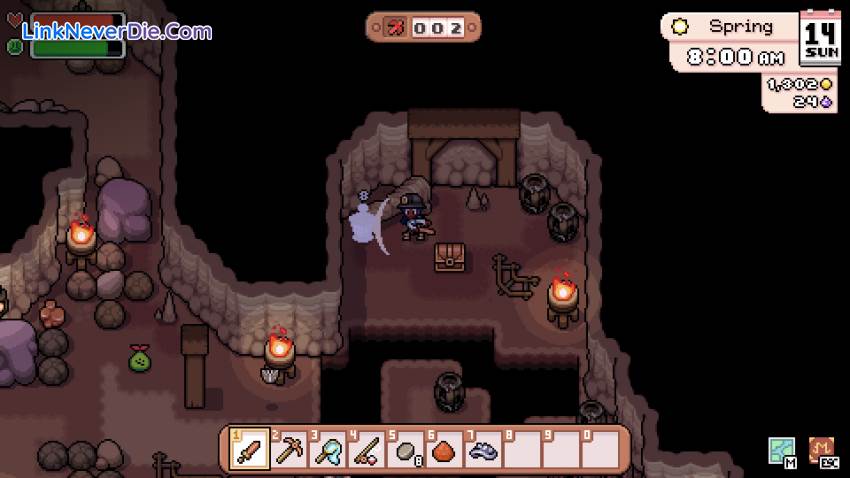Choose the silver-blue ore in slot 7
Screen dimensions: 850x478
483,450
